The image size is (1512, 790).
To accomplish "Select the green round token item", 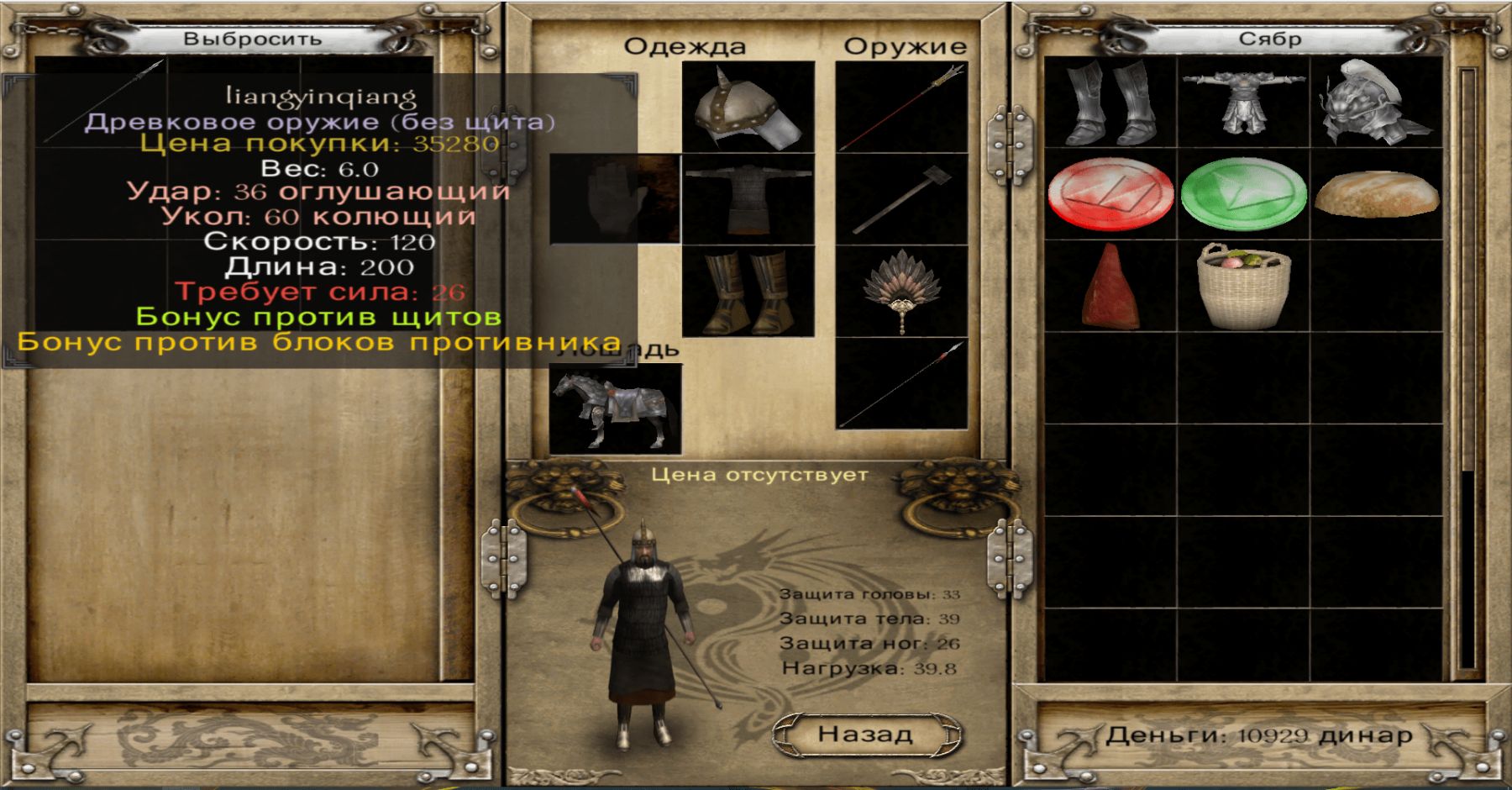I will (1243, 194).
